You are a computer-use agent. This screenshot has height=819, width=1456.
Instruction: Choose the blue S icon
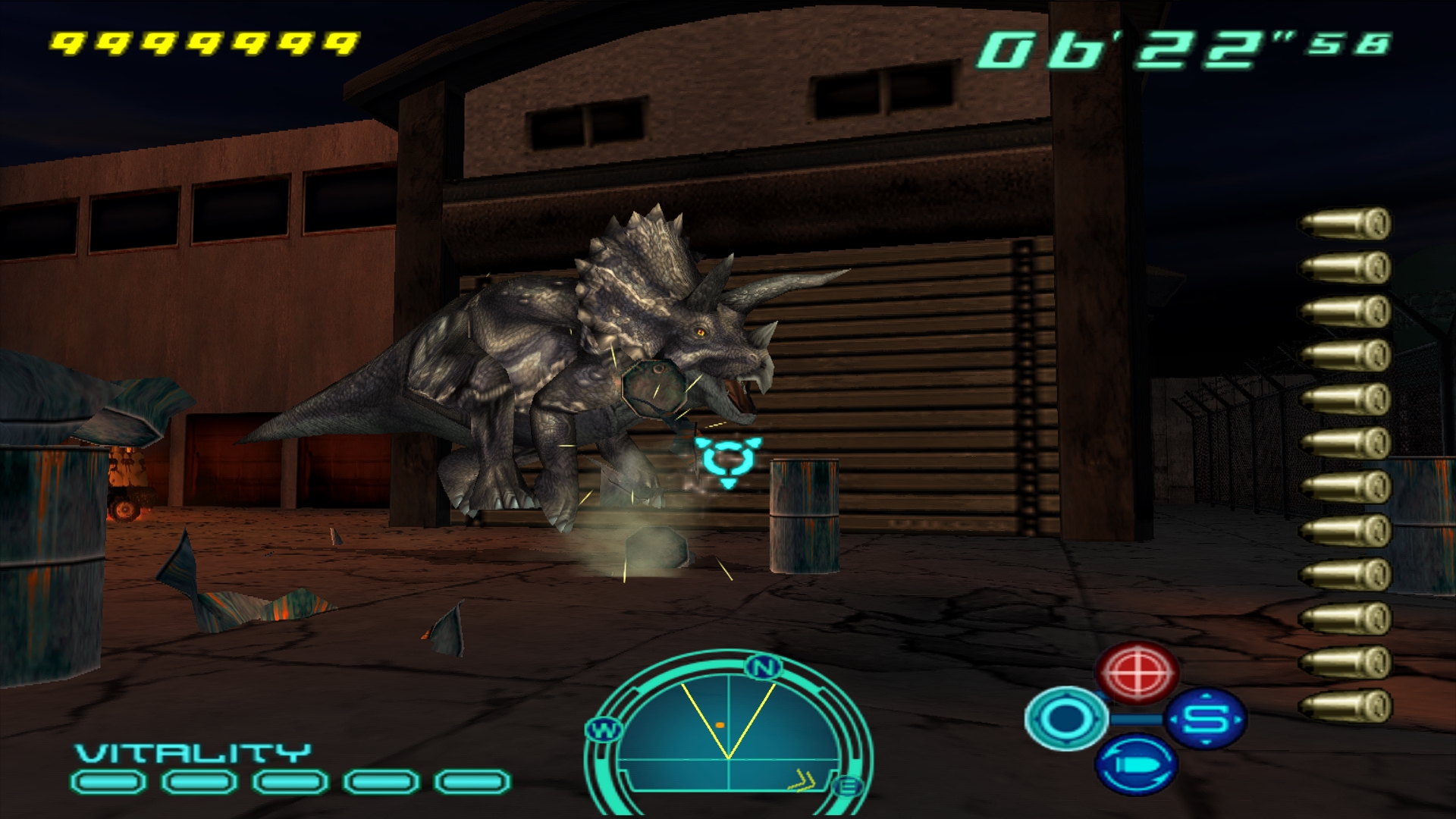pos(1205,717)
